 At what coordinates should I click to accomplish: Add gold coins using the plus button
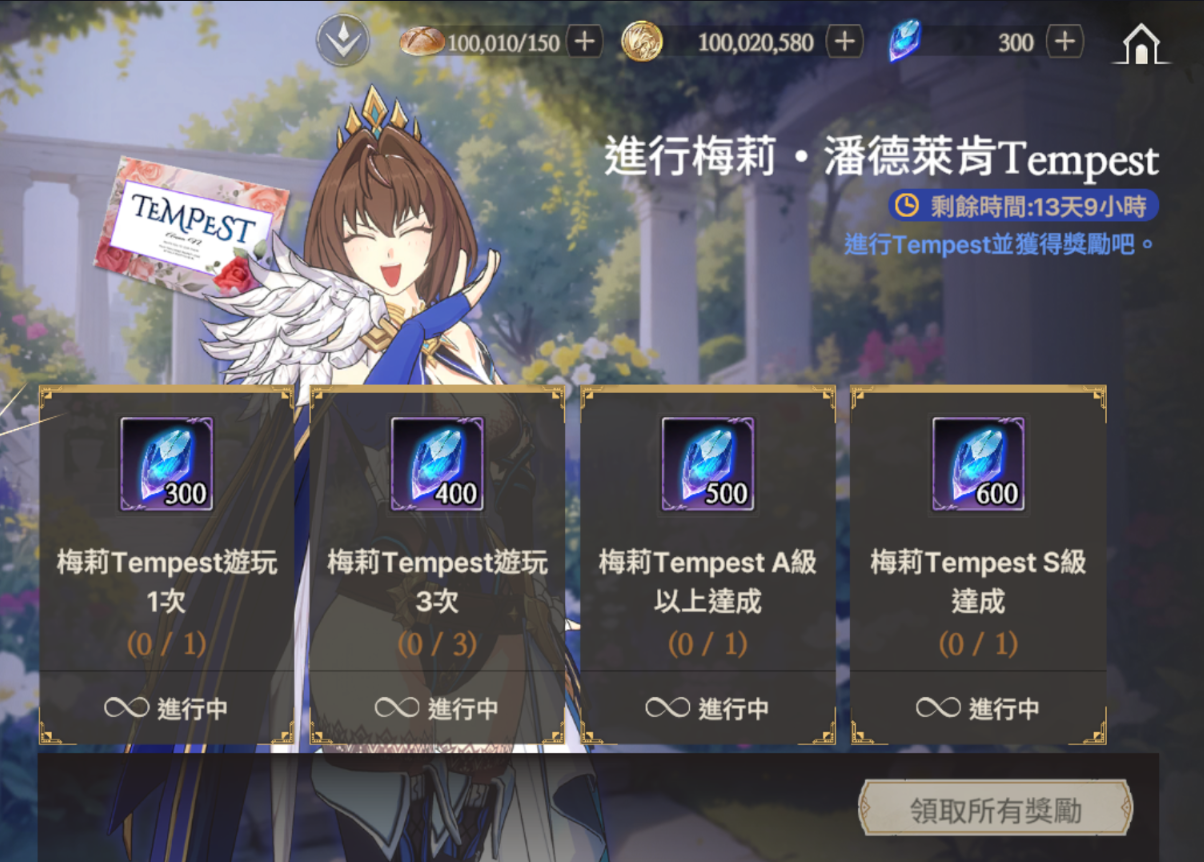click(845, 42)
